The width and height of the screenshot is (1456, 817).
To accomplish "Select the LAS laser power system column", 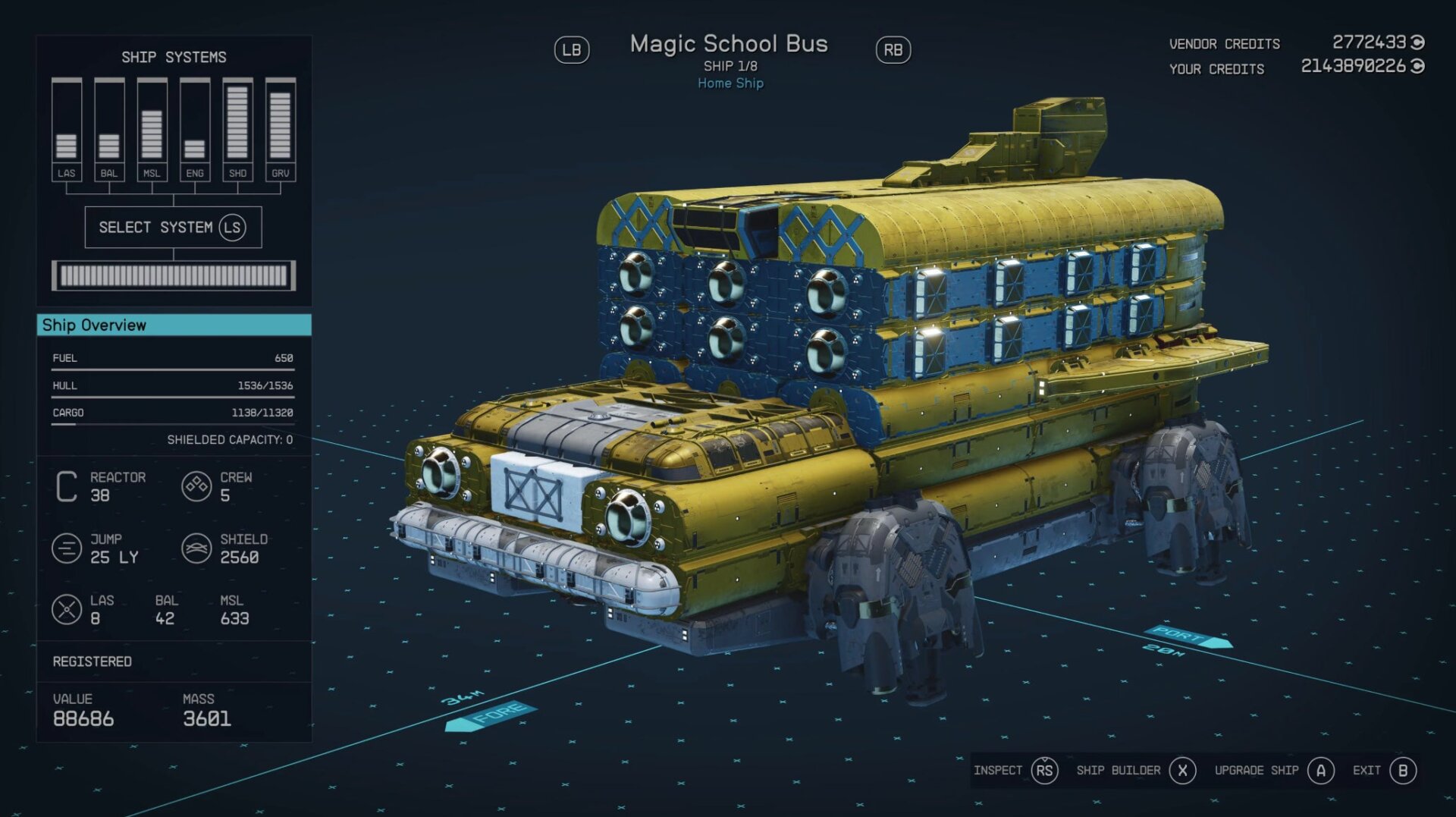I will (67, 130).
